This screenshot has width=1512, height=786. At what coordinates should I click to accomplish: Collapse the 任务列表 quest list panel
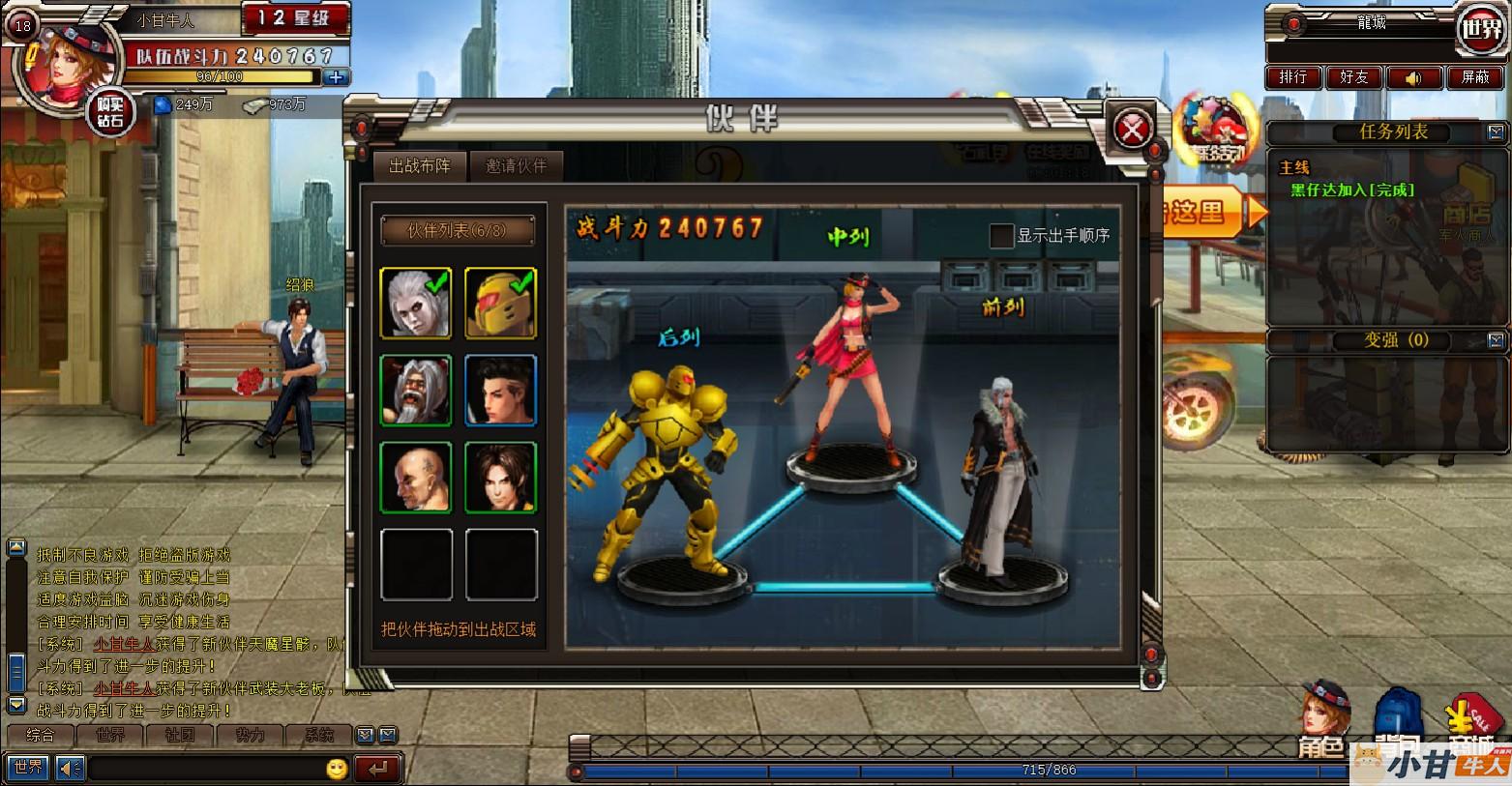tap(1496, 131)
